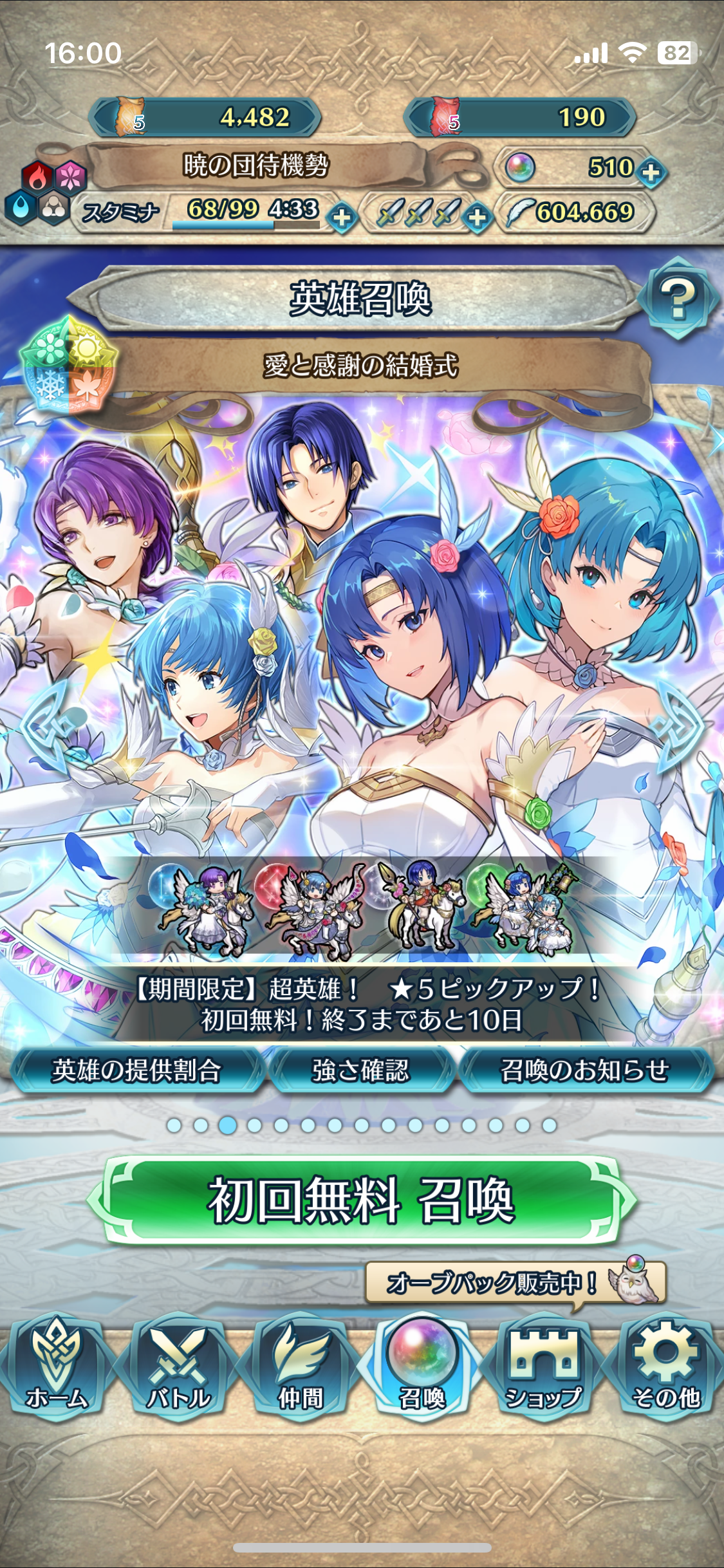724x1568 pixels.
Task: Jump to the first banner page dot
Action: 174,1125
